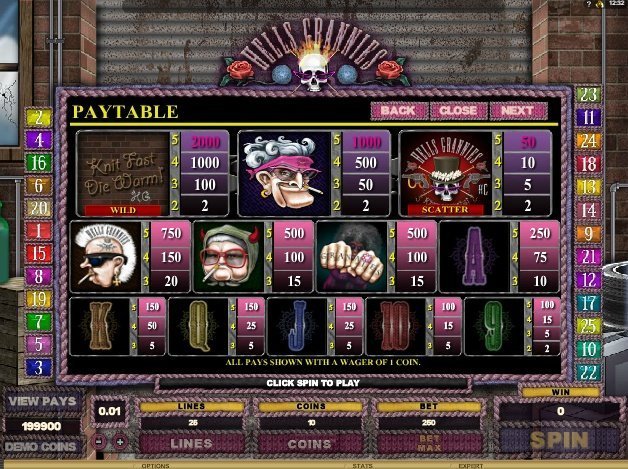Choose payline 16 marker

coord(40,162)
